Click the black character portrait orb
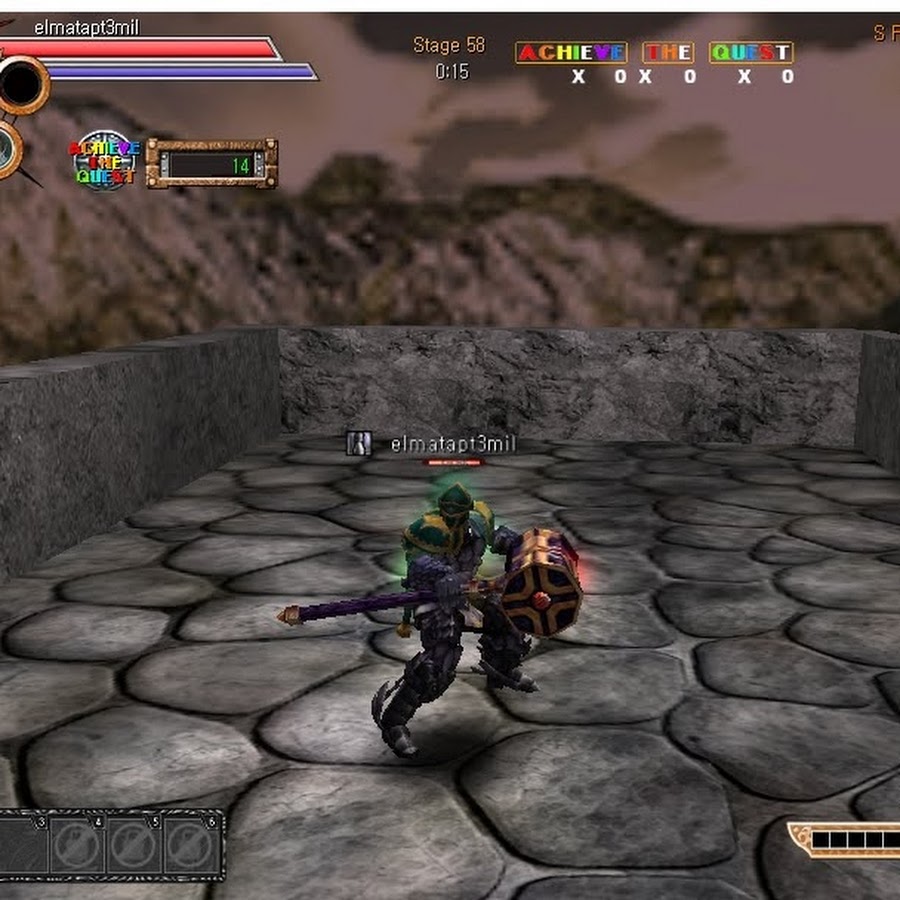 (20, 85)
